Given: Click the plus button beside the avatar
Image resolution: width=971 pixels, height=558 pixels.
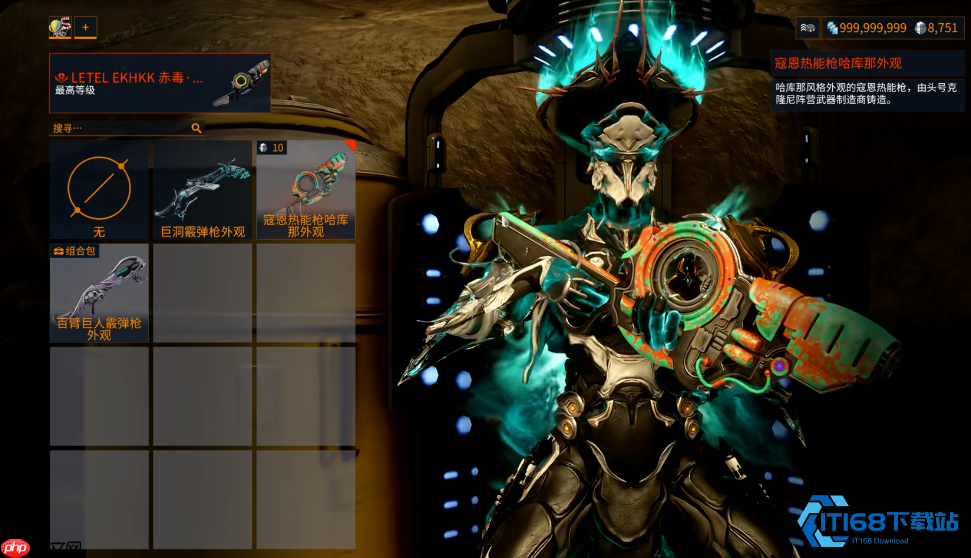Looking at the screenshot, I should tap(85, 27).
